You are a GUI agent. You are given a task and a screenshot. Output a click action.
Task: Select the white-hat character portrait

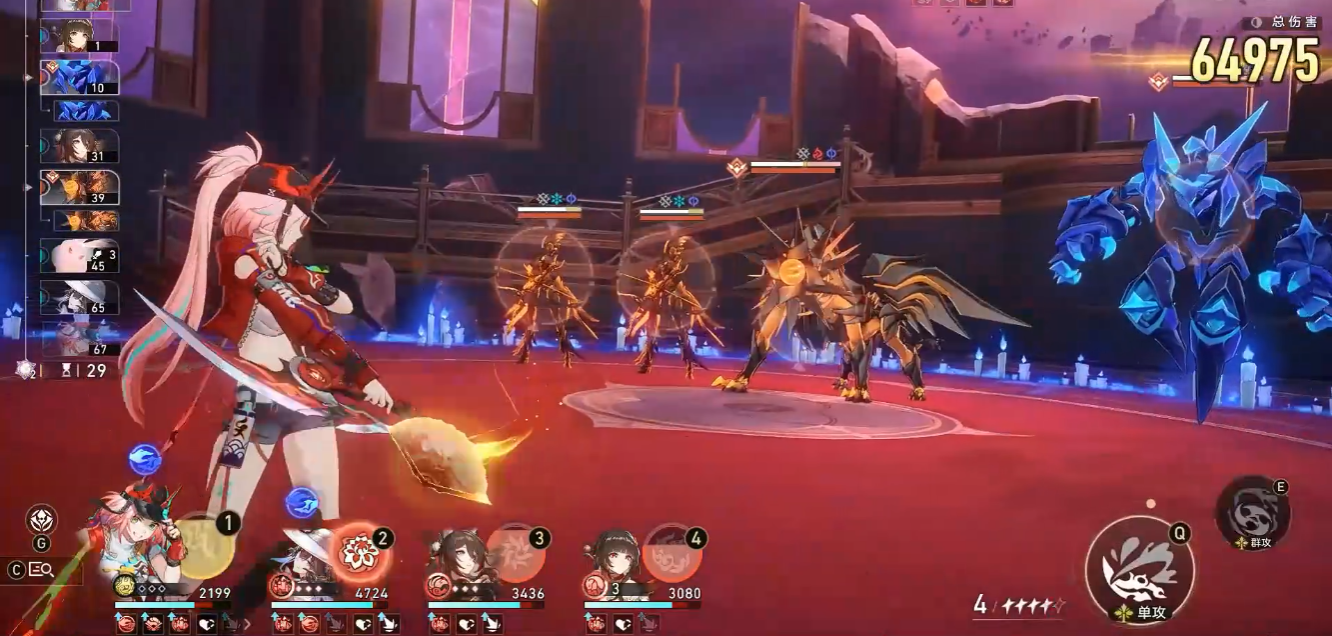click(x=300, y=550)
